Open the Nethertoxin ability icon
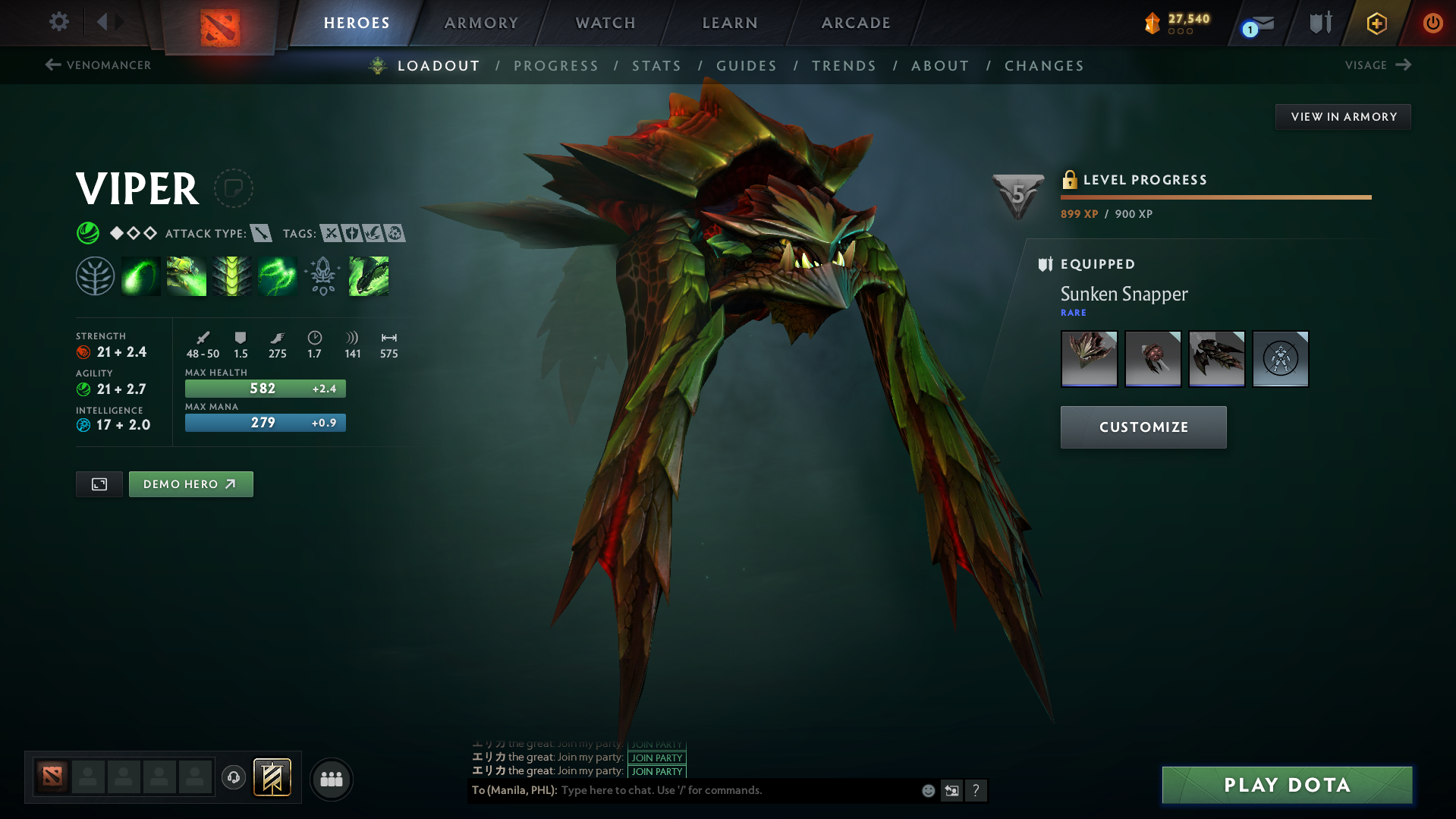 (186, 276)
